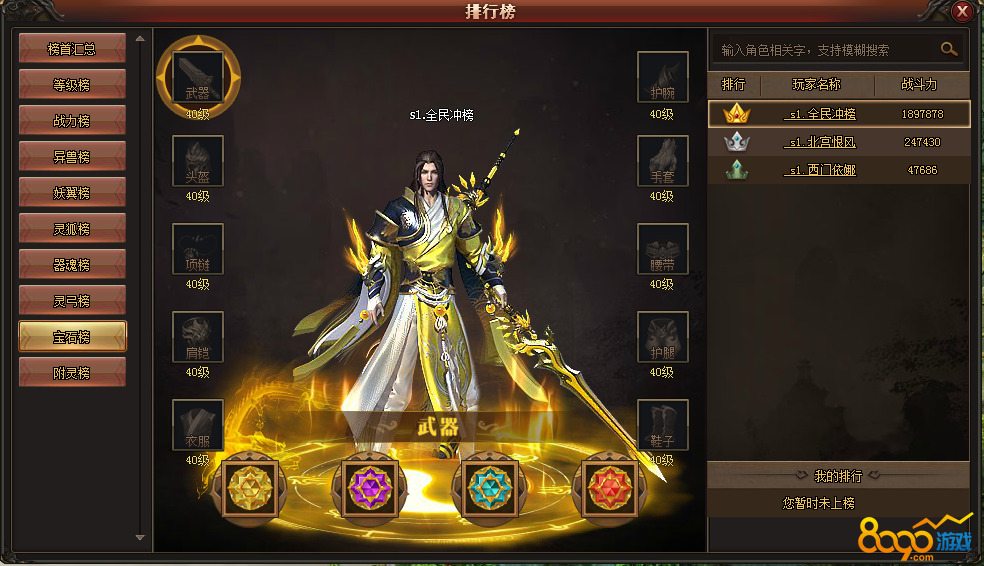Image resolution: width=984 pixels, height=566 pixels.
Task: Switch to the 等级榜 tab
Action: (72, 84)
